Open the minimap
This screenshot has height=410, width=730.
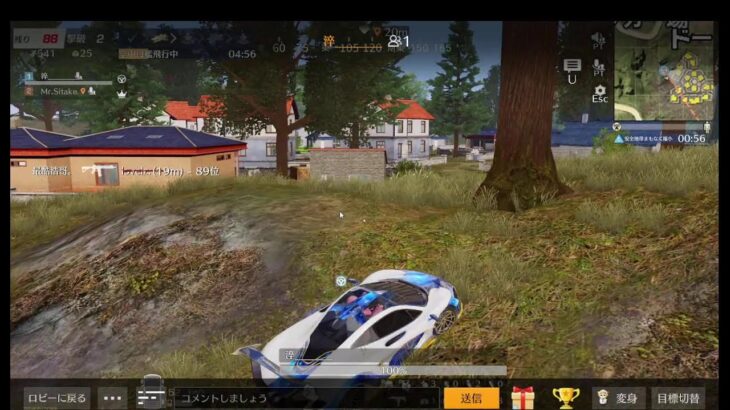click(663, 69)
